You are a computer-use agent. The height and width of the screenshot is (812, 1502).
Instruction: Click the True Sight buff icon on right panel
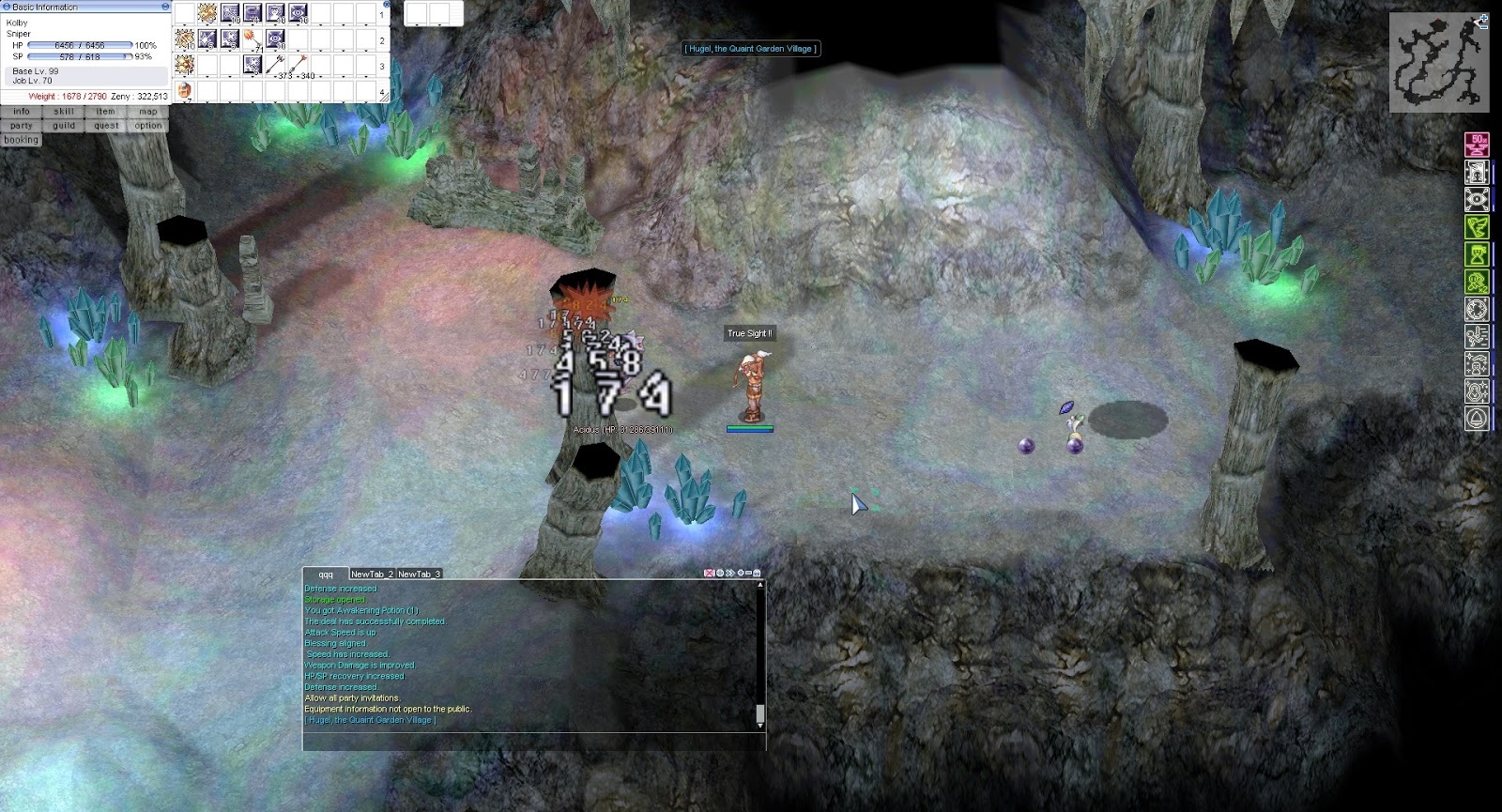coord(1477,199)
